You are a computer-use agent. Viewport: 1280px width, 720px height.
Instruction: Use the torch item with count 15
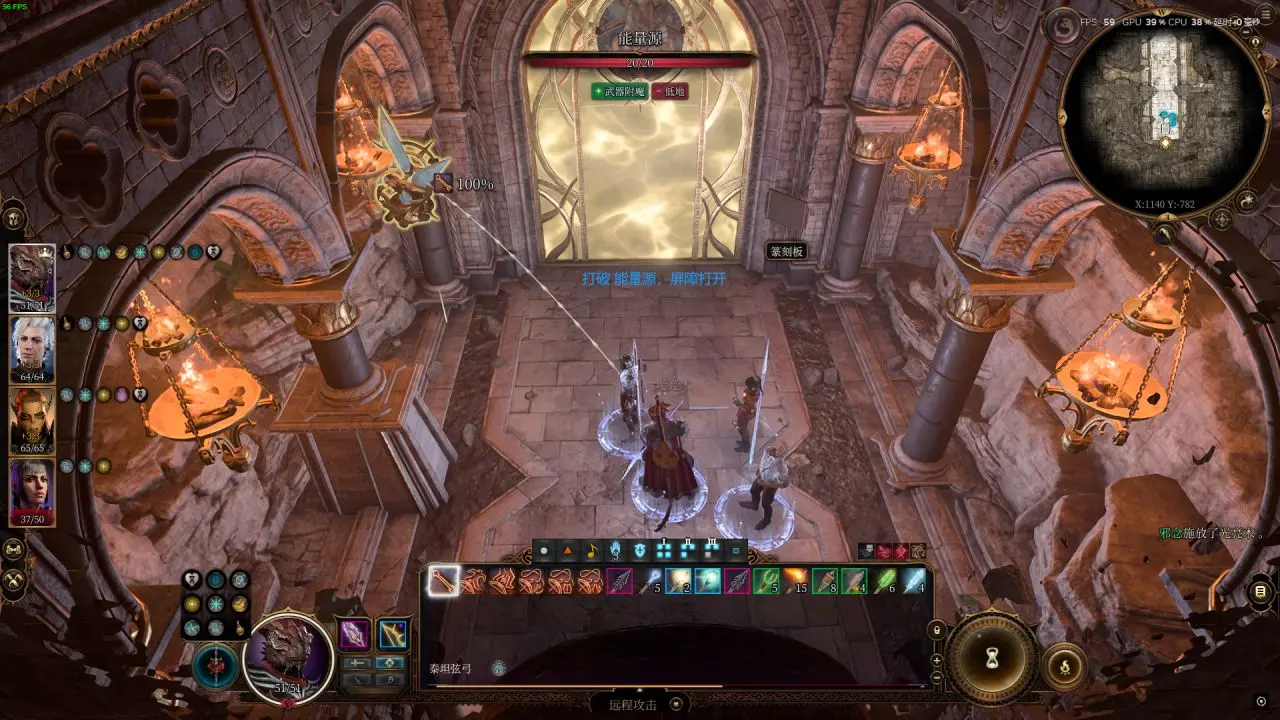796,581
